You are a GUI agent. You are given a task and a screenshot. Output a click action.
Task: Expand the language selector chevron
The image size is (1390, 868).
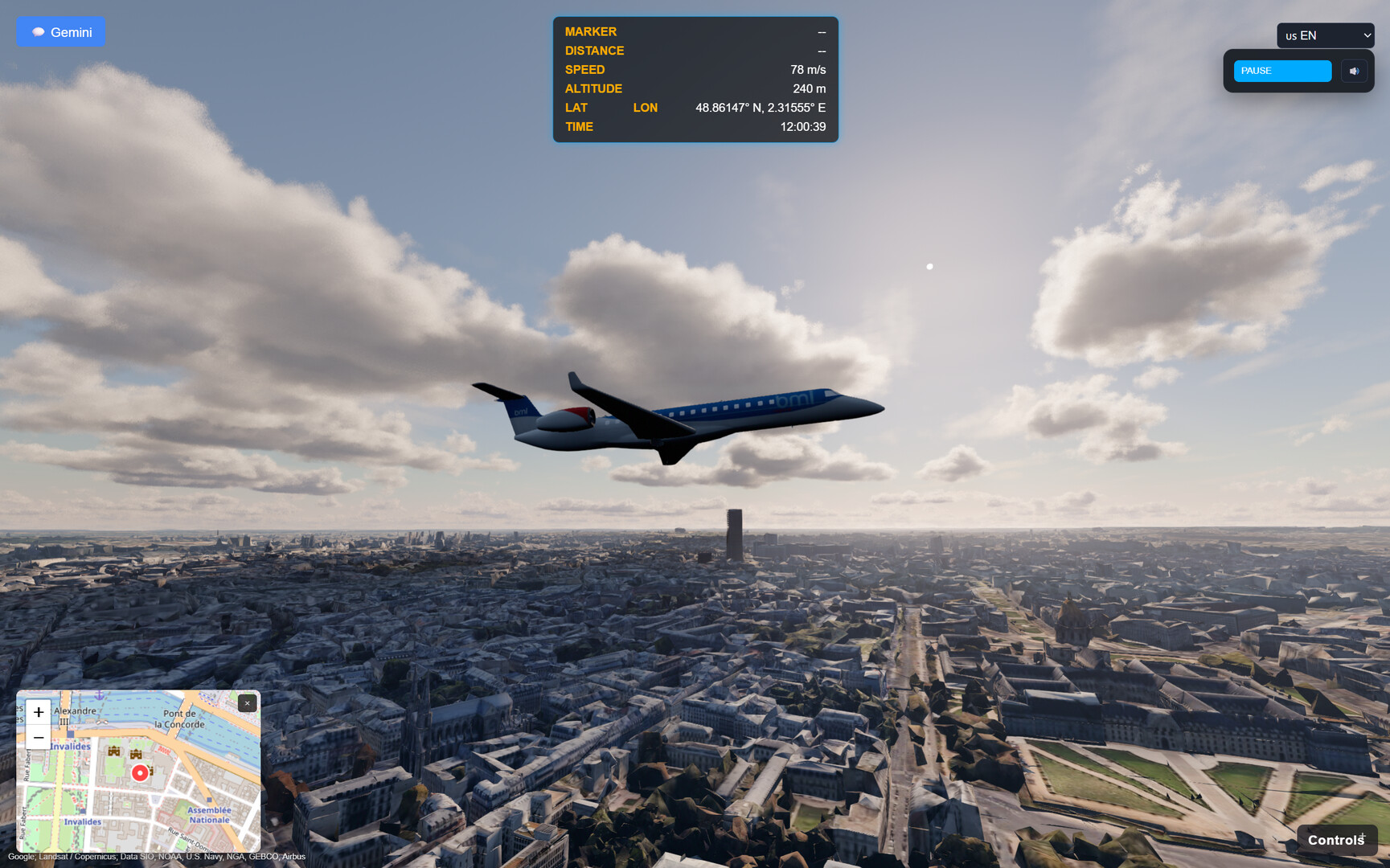click(1367, 35)
